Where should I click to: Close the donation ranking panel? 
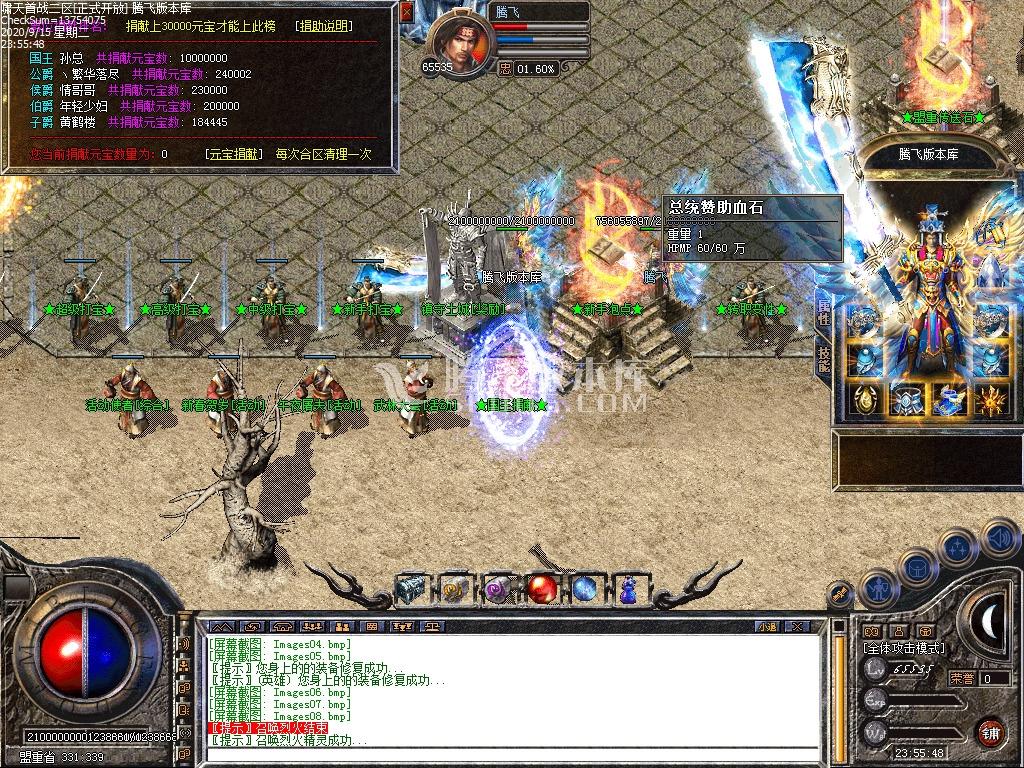pyautogui.click(x=406, y=12)
